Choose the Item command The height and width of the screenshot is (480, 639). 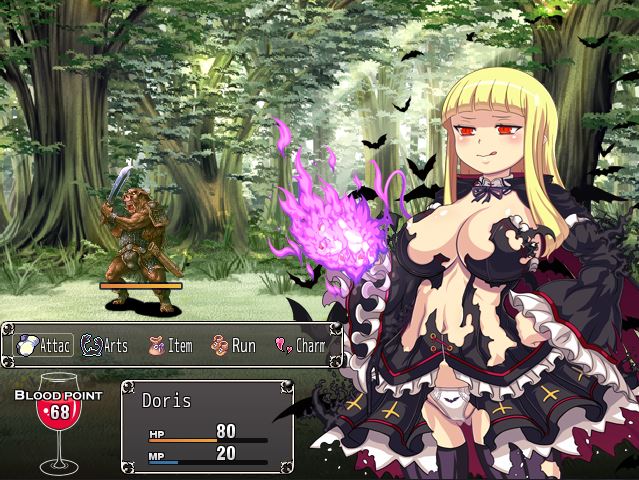[x=170, y=346]
